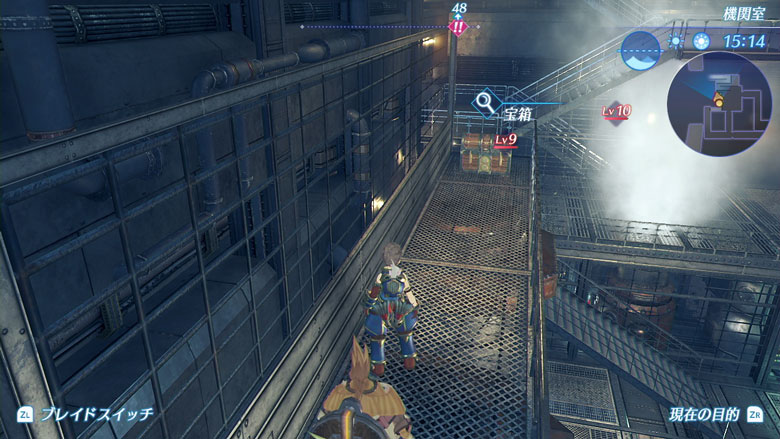Target the Lv9 enemy marker
This screenshot has height=439, width=780.
pyautogui.click(x=506, y=139)
